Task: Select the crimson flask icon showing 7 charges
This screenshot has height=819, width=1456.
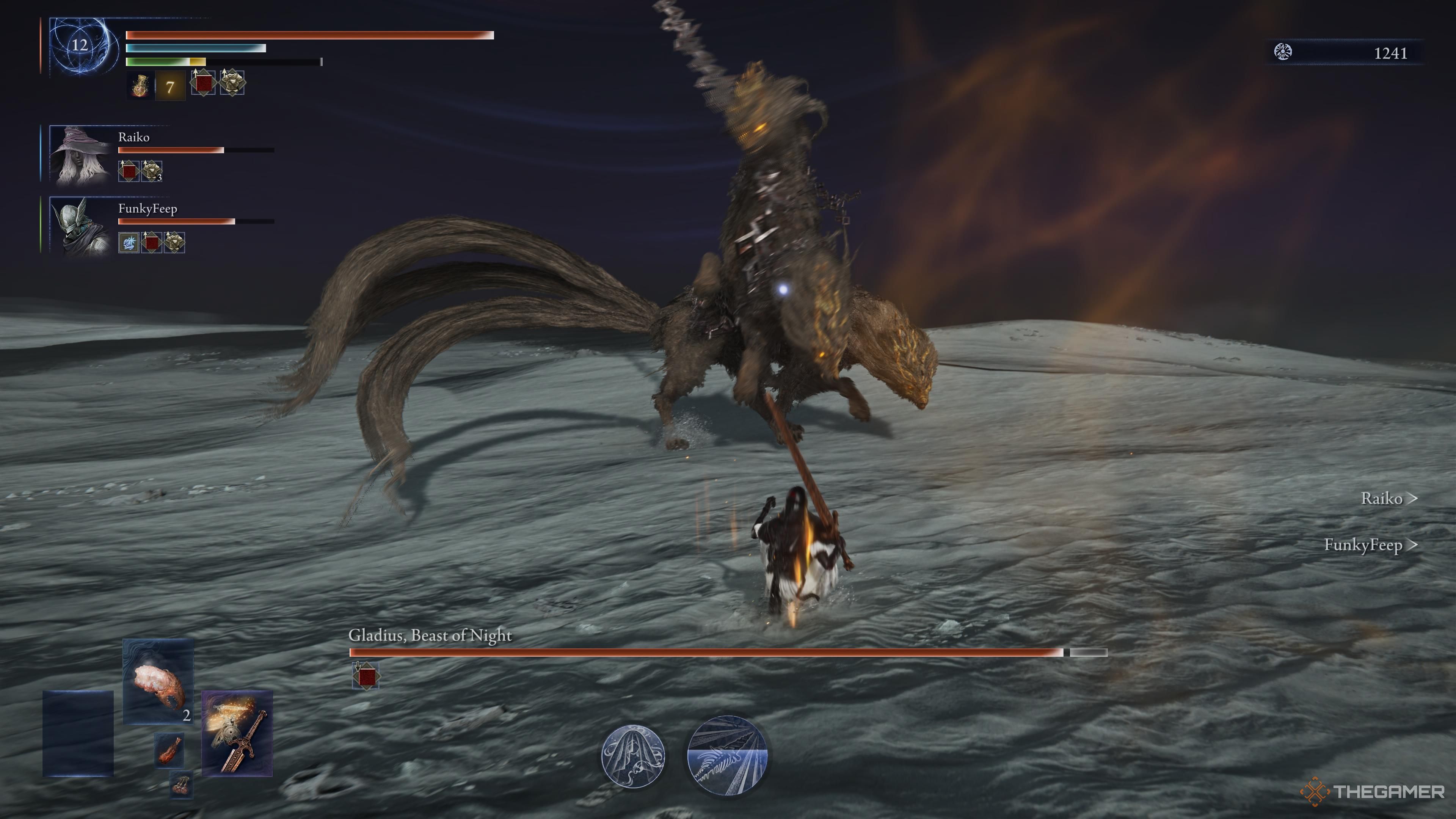Action: [140, 86]
